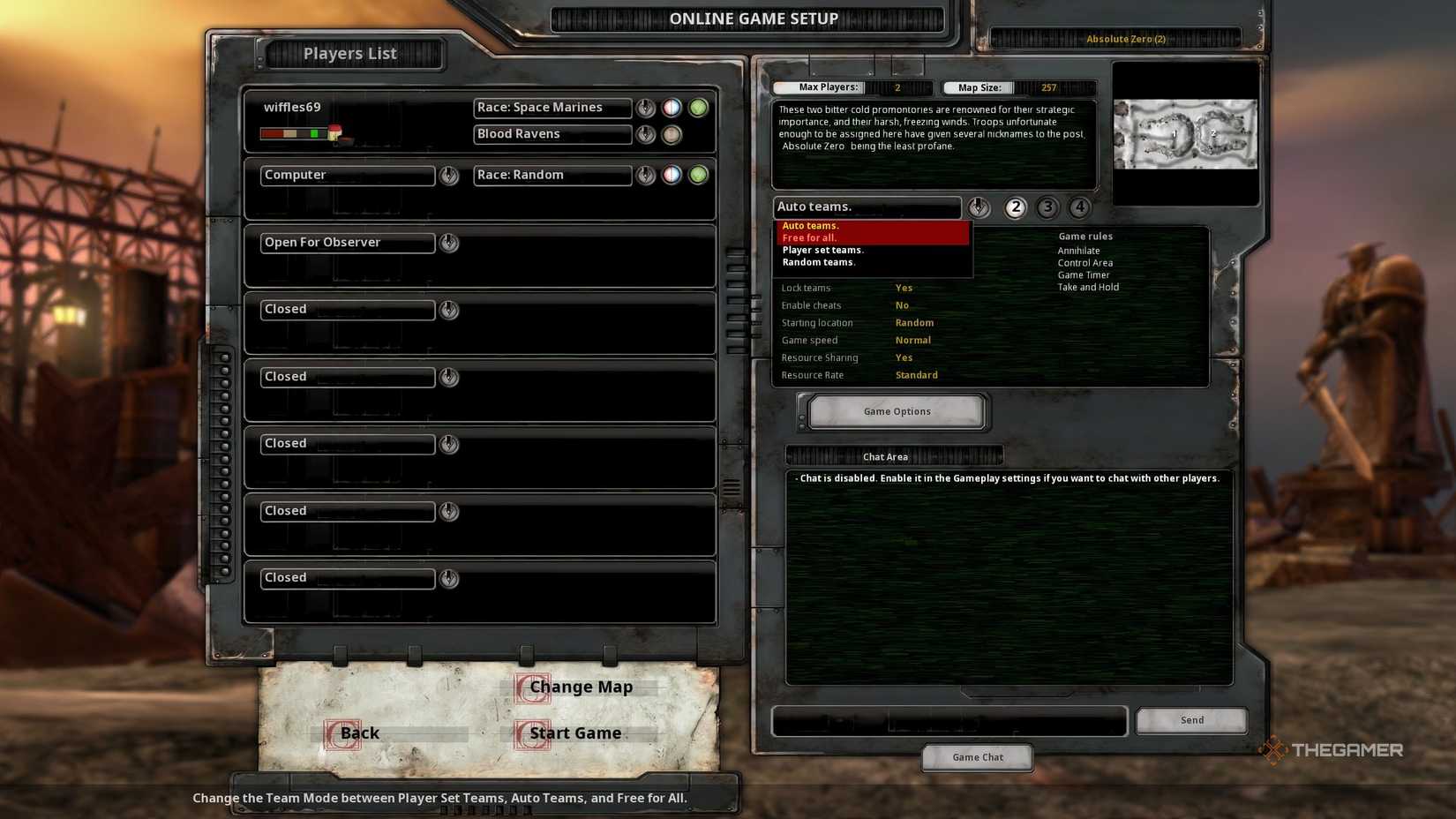Open wiffles69's race selection dropdown arrow
The image size is (1456, 819).
coord(646,108)
